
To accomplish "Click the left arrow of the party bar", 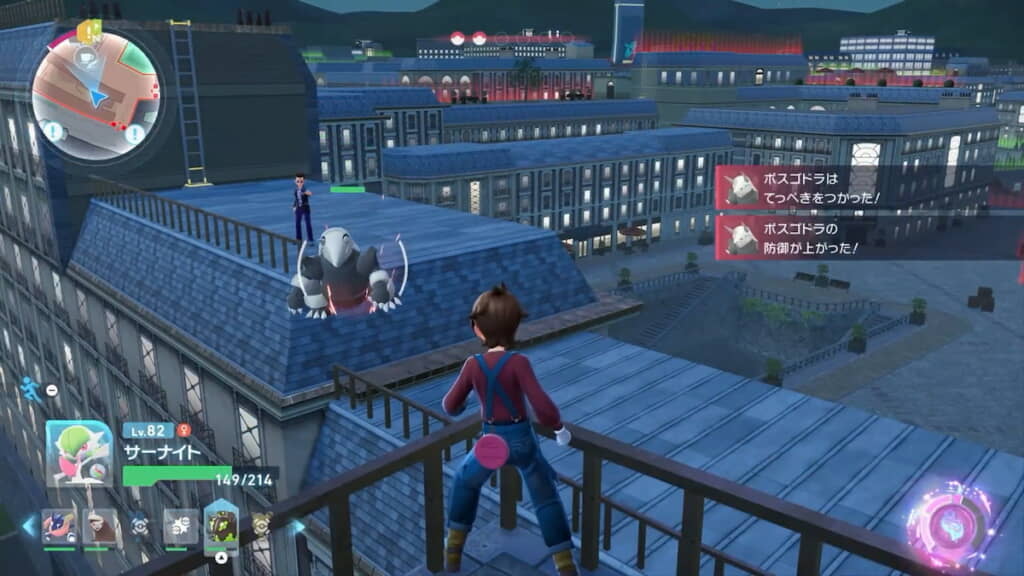I will [x=28, y=526].
